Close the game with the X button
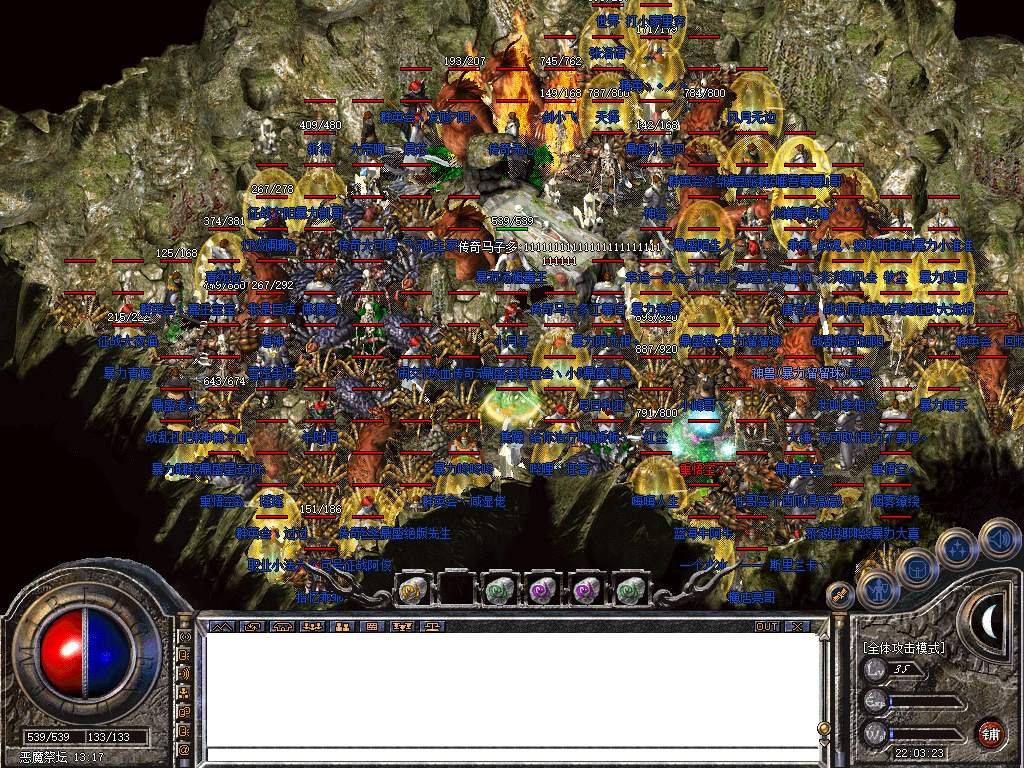 click(797, 626)
